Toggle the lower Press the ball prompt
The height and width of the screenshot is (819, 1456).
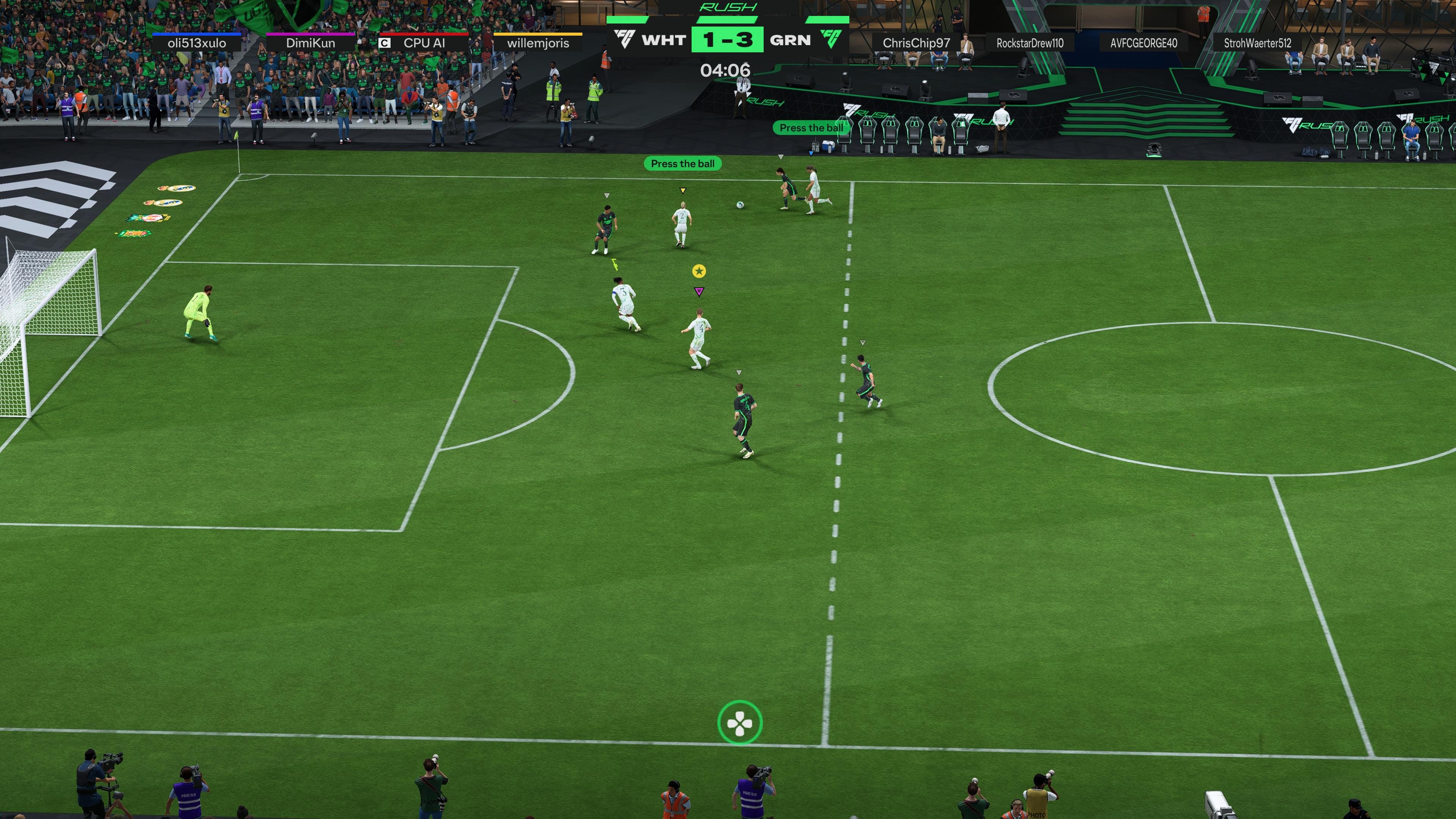682,163
